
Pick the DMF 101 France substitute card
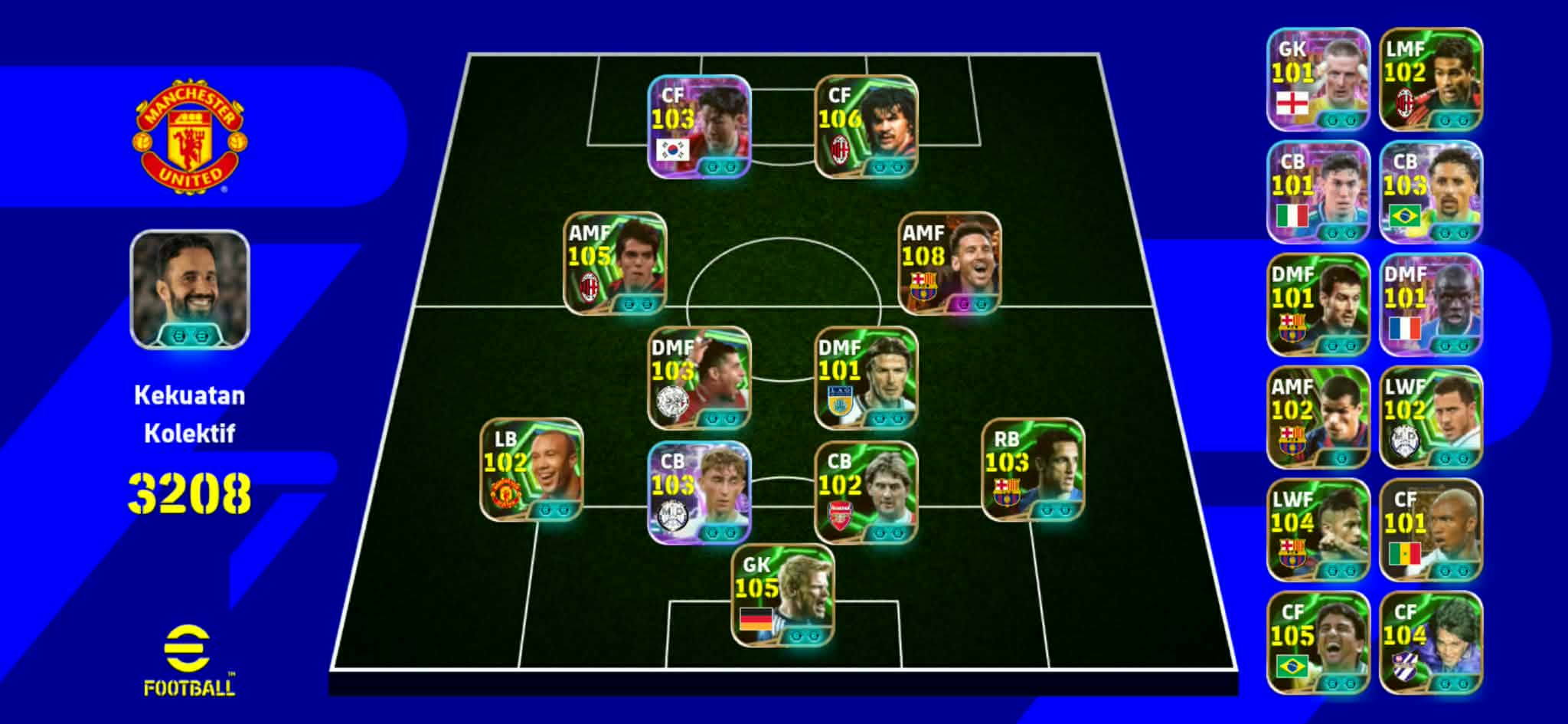click(x=1430, y=305)
